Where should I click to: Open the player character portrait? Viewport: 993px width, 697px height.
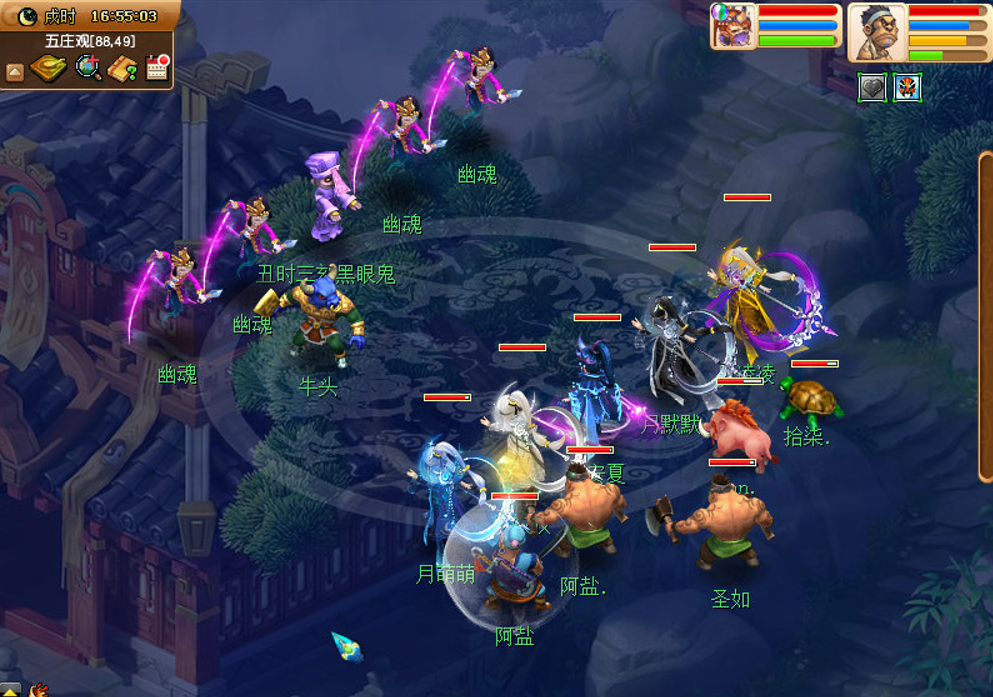point(877,32)
